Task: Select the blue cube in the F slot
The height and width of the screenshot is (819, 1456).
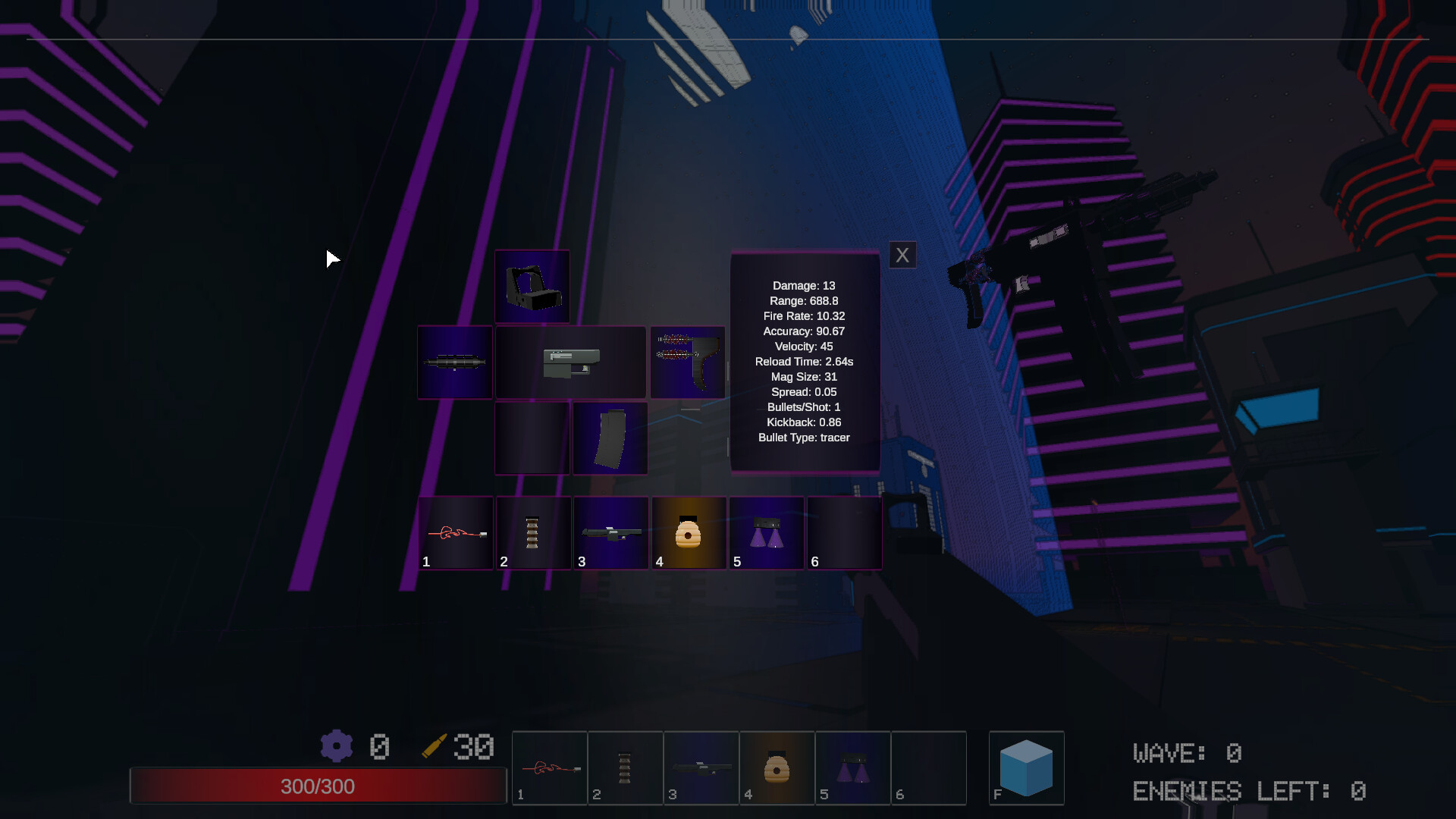Action: (1027, 768)
